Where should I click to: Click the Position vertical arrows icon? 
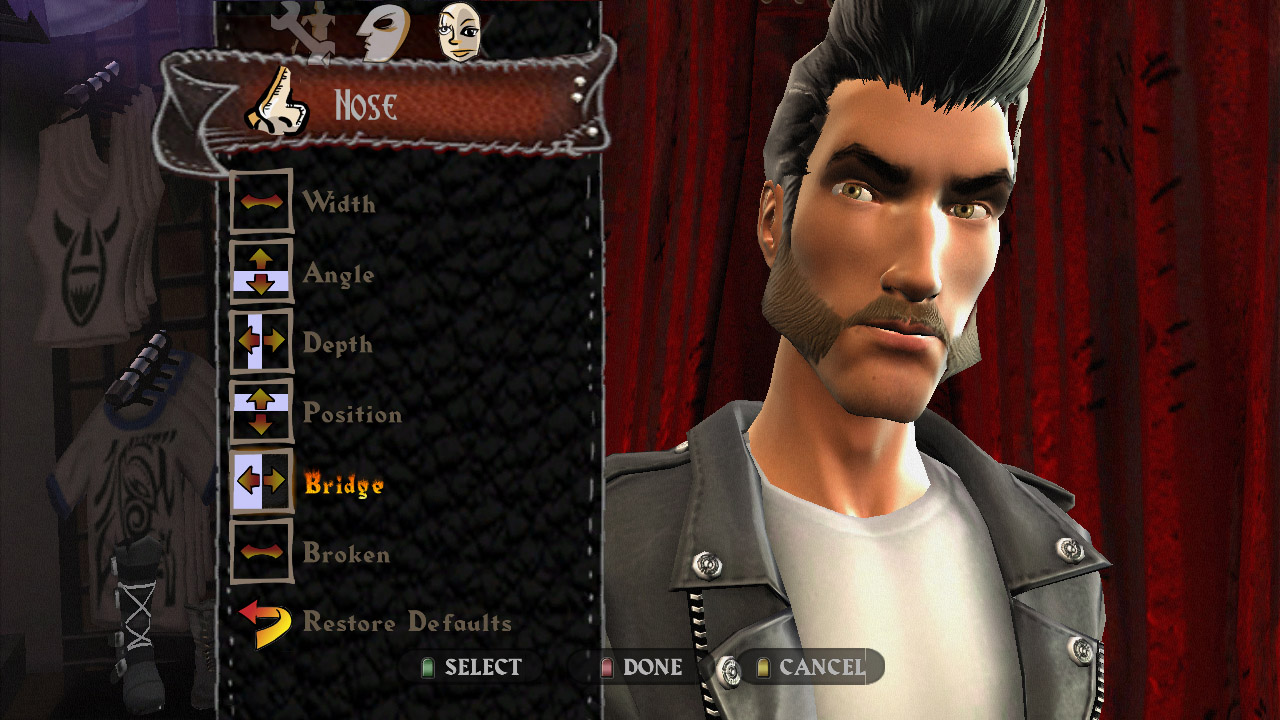point(261,412)
